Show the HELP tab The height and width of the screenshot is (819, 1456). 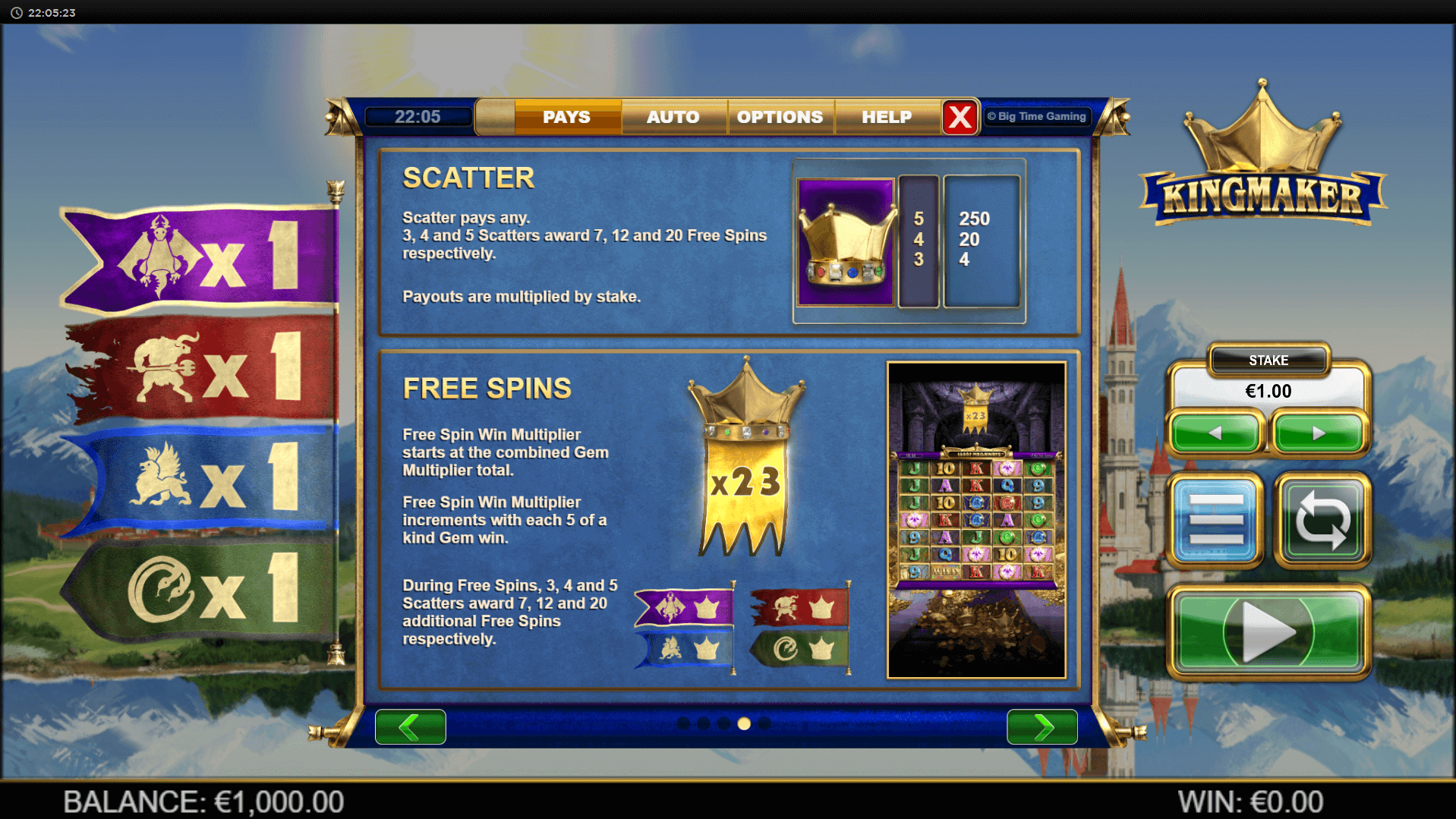point(886,117)
